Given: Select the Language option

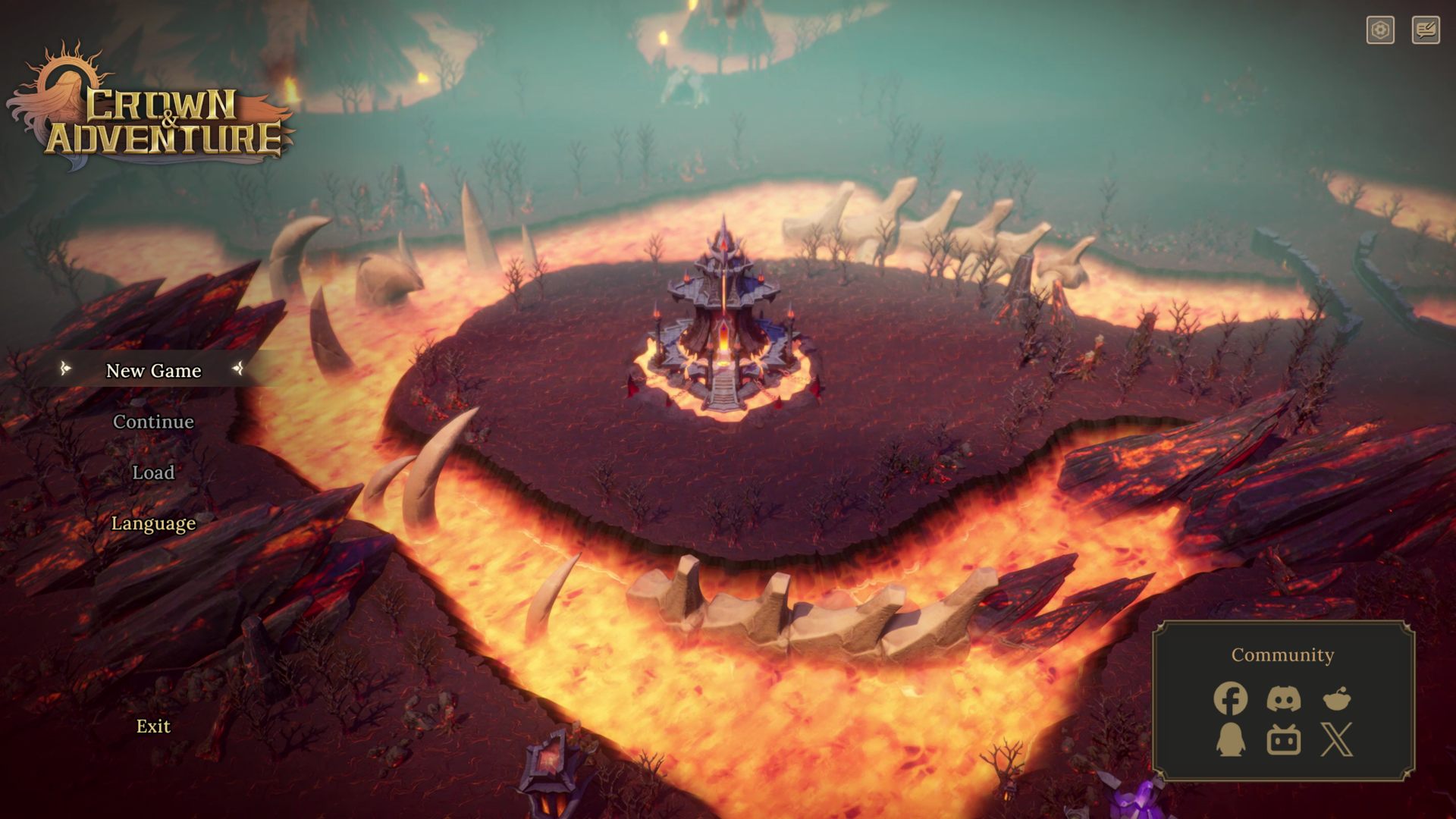Looking at the screenshot, I should point(153,523).
